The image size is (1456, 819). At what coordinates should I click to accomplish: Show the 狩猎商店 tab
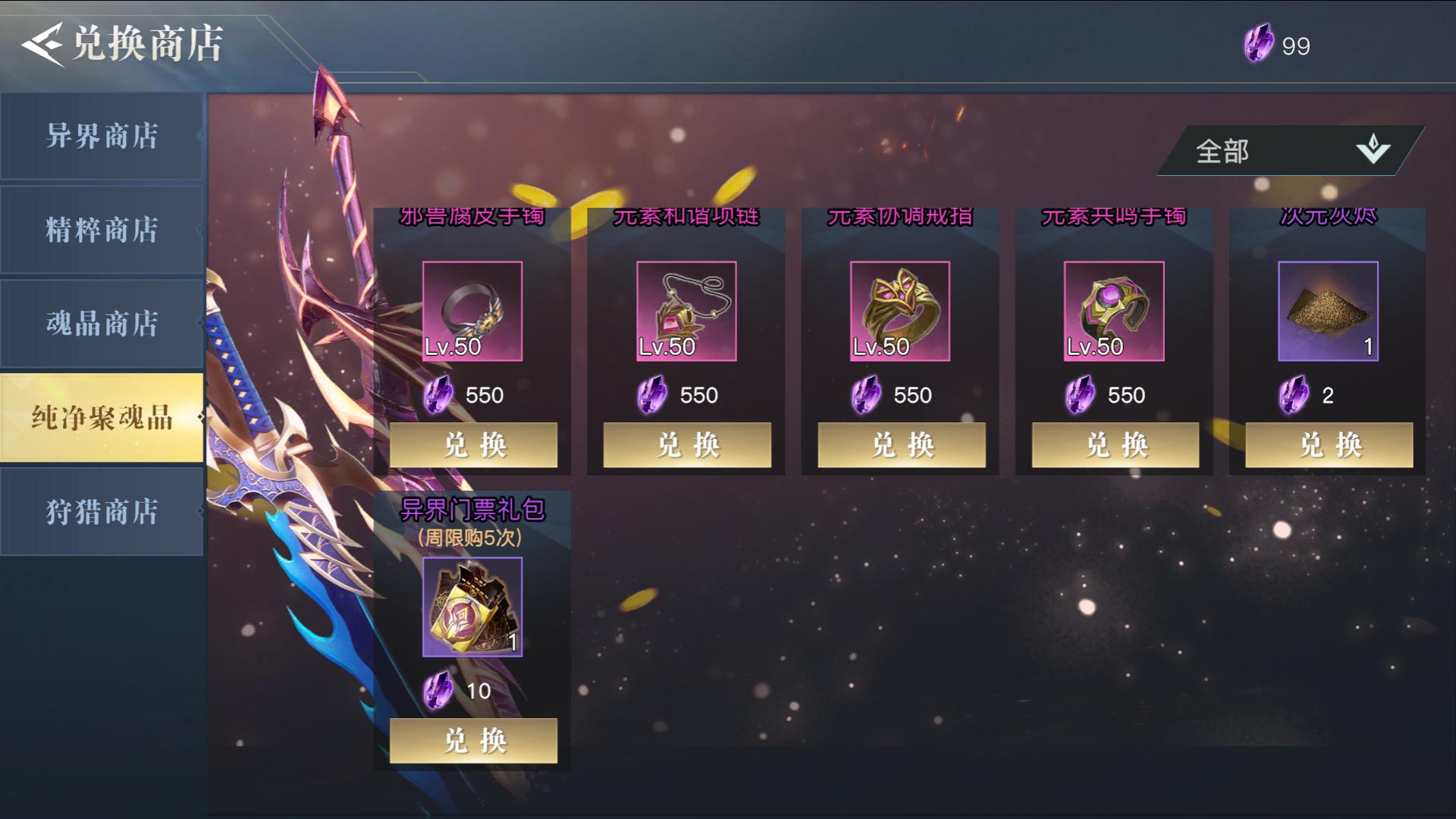[x=102, y=512]
